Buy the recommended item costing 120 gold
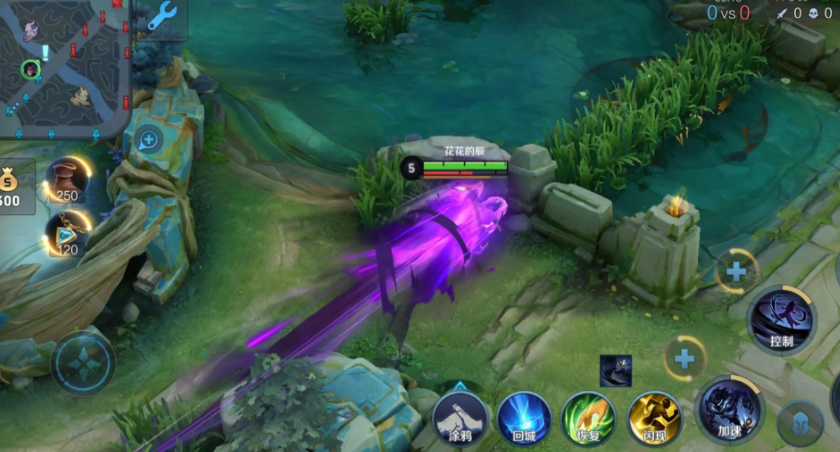Screen dimensions: 840x452 (67, 233)
